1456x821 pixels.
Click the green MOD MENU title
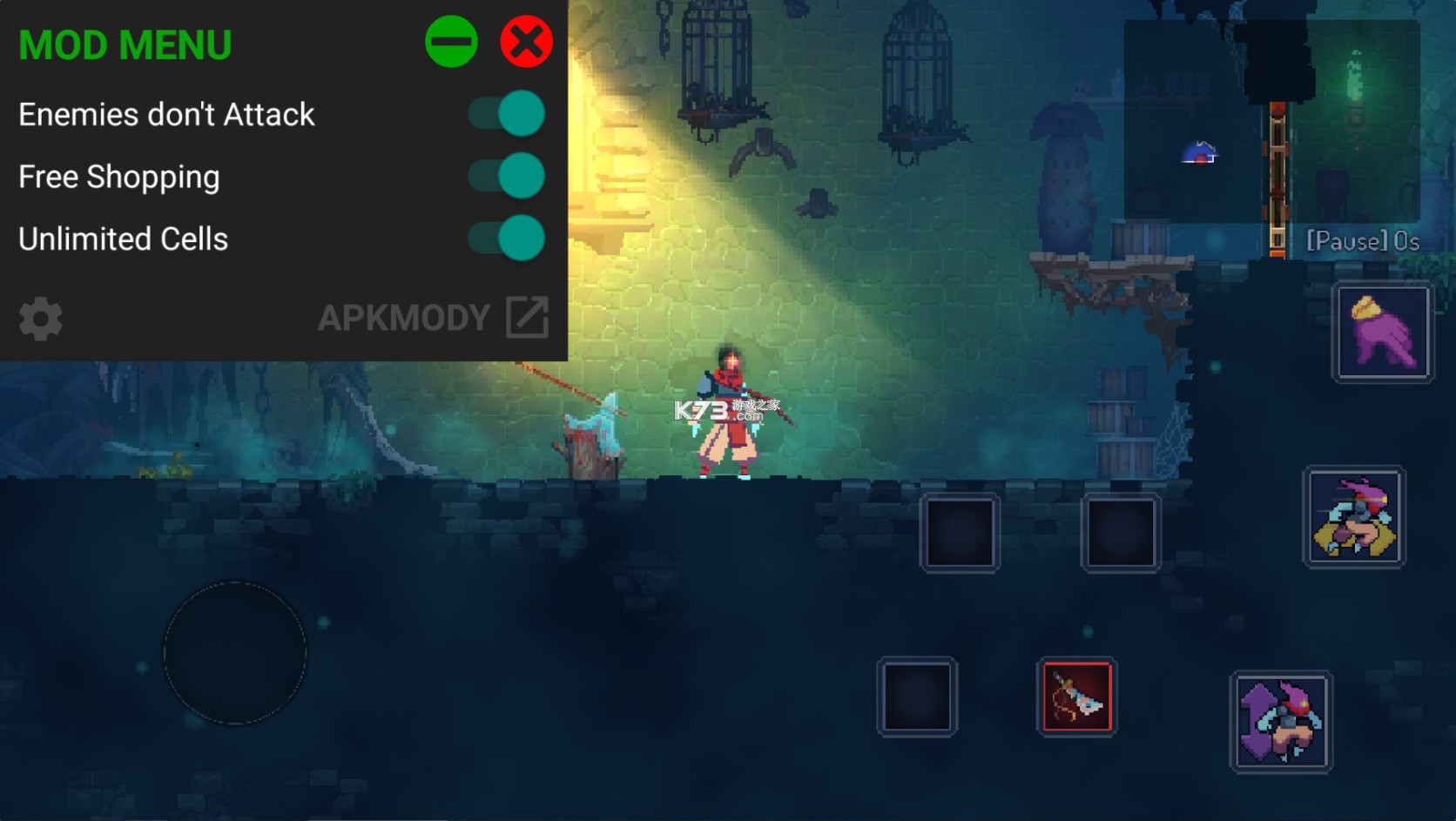coord(125,44)
